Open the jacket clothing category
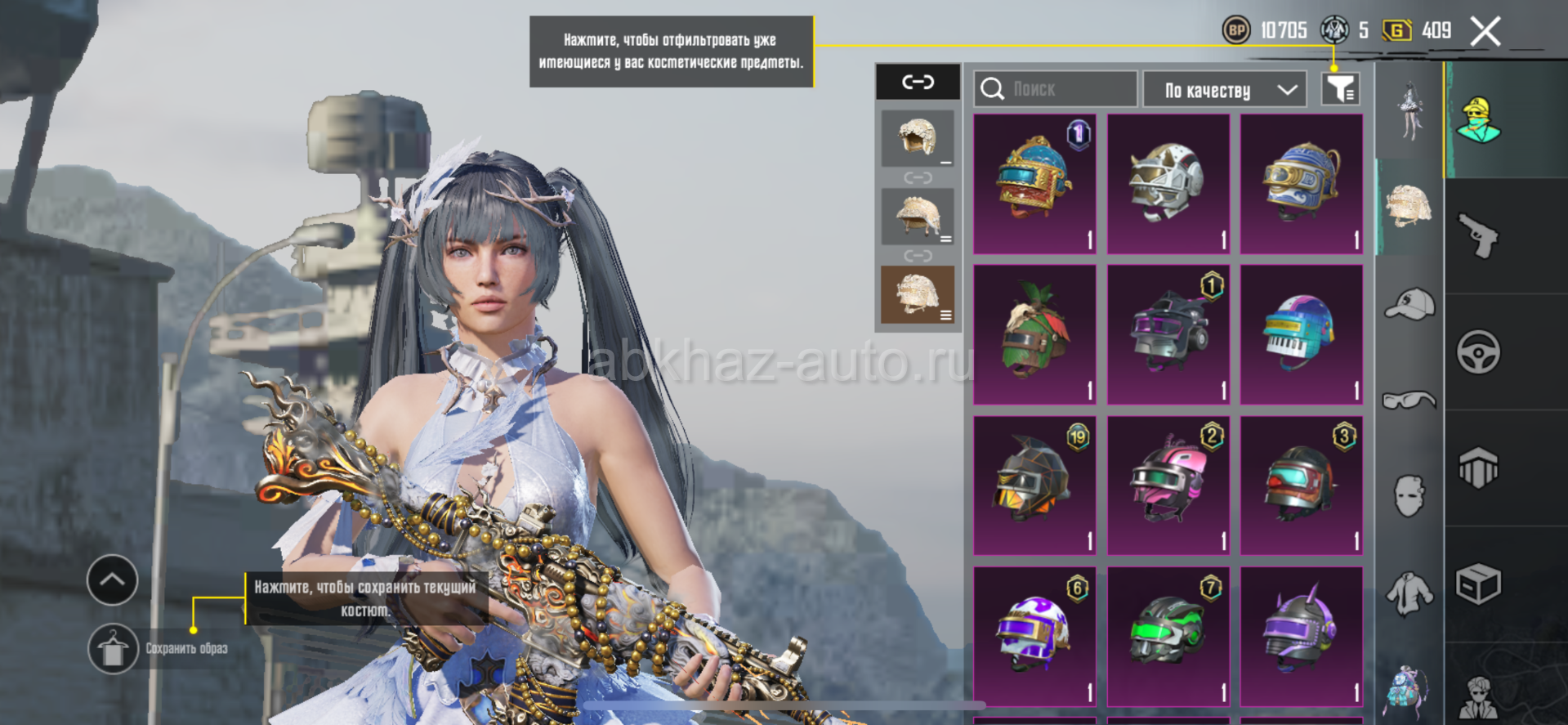 click(1409, 593)
